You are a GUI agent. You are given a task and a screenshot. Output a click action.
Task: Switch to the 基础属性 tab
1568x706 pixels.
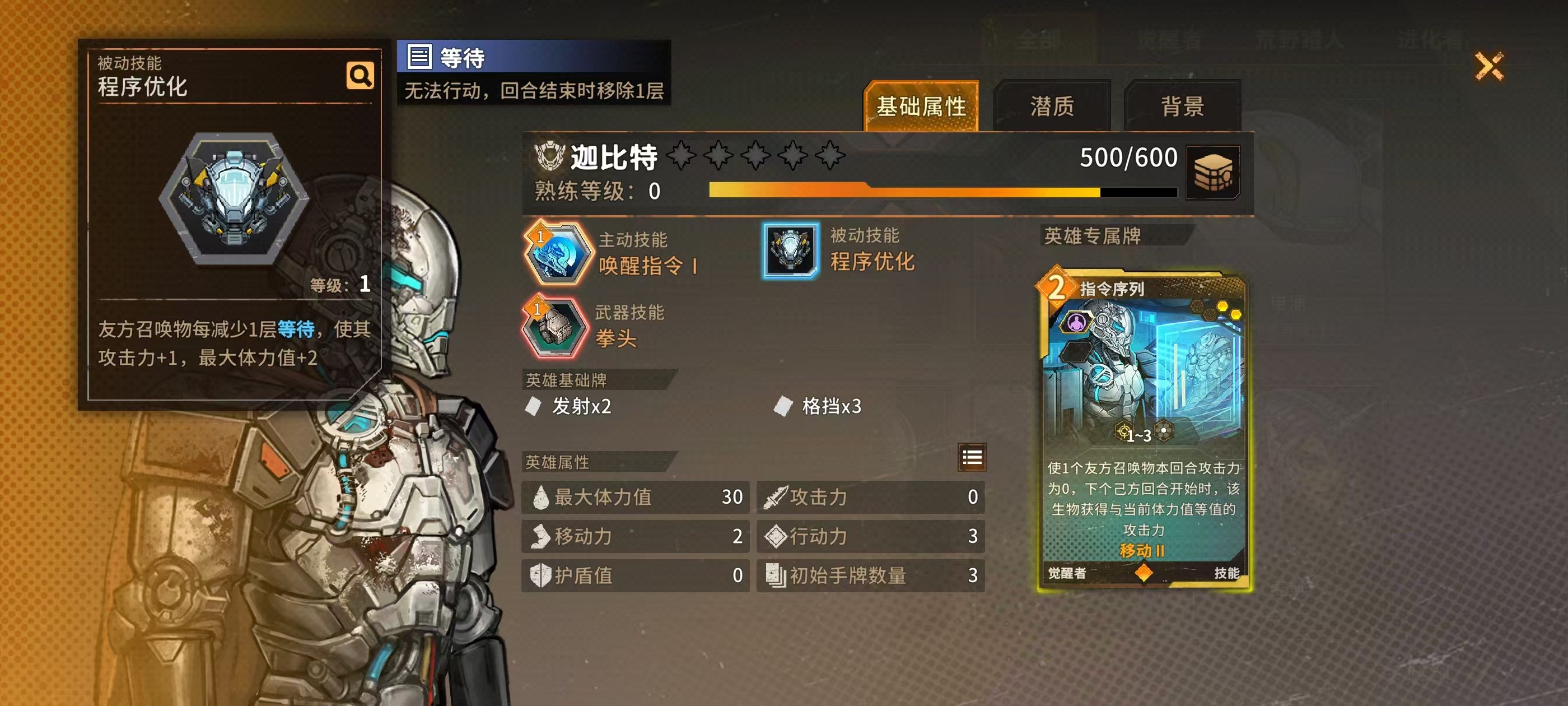921,106
